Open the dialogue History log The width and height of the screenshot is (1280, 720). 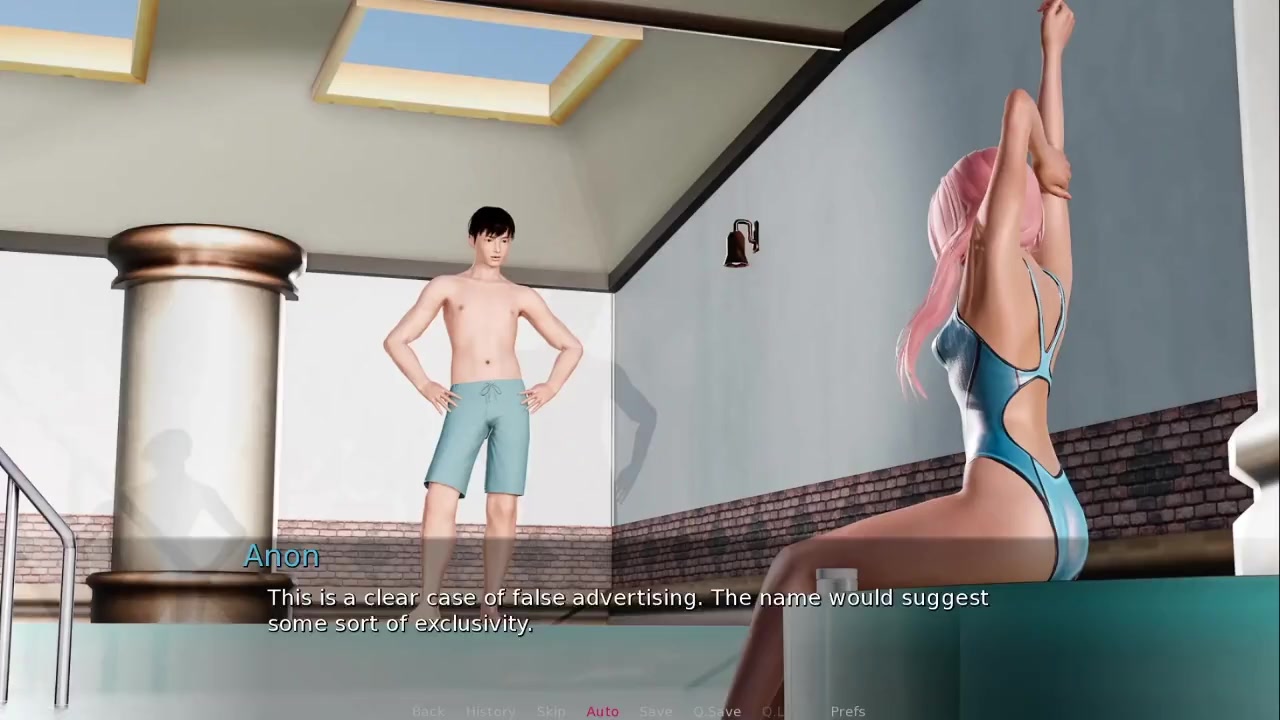[x=490, y=711]
